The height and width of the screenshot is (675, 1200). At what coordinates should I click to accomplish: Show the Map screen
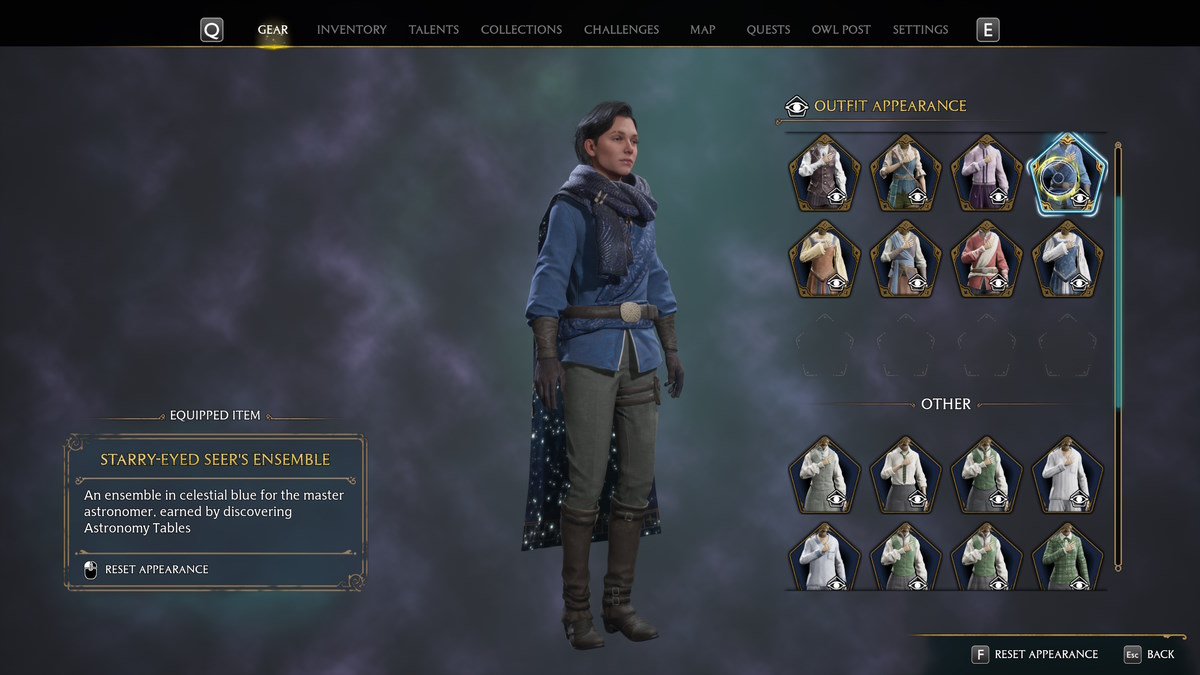[x=702, y=30]
